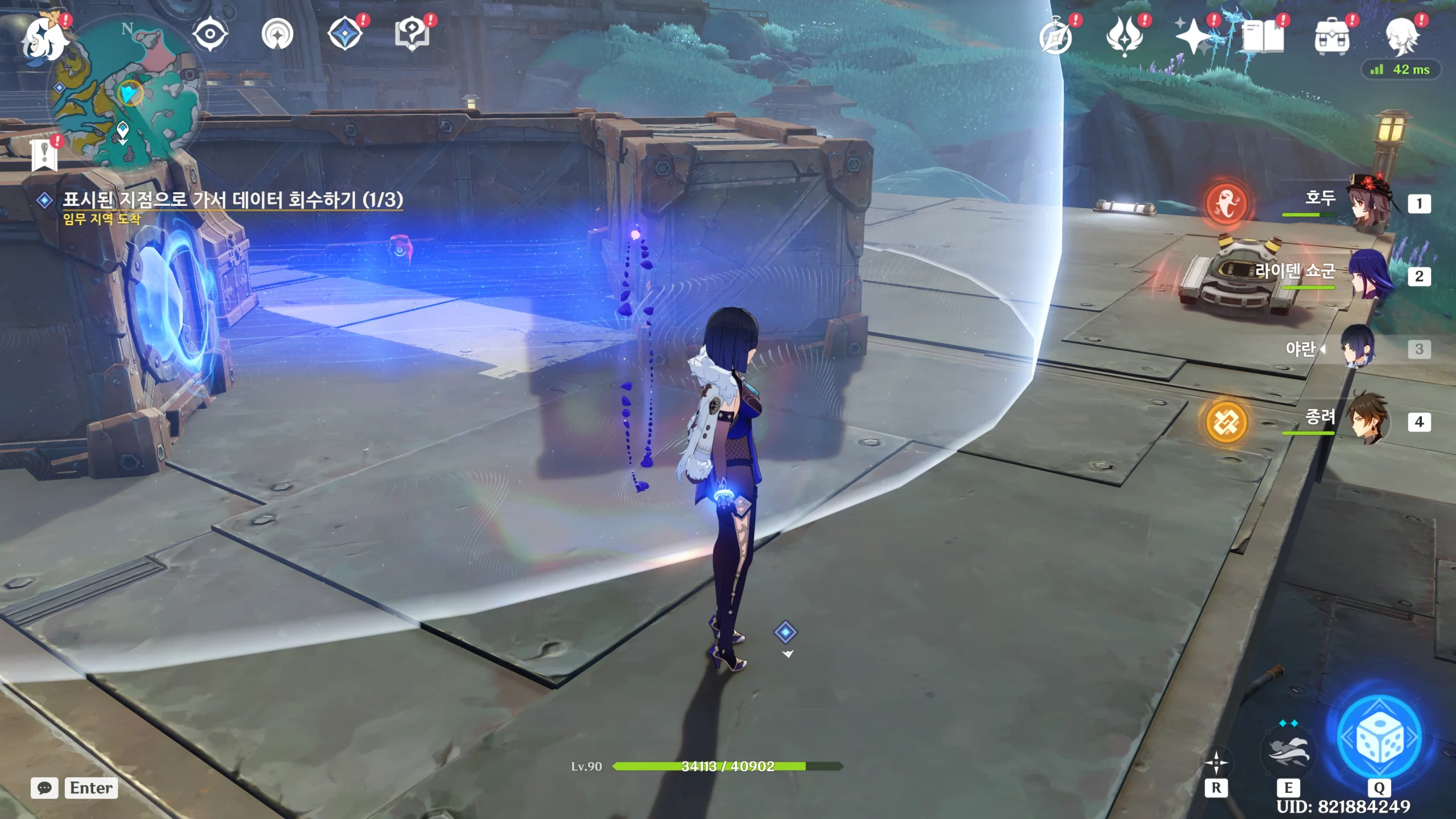
Task: Open the chat box speech bubble
Action: [44, 788]
